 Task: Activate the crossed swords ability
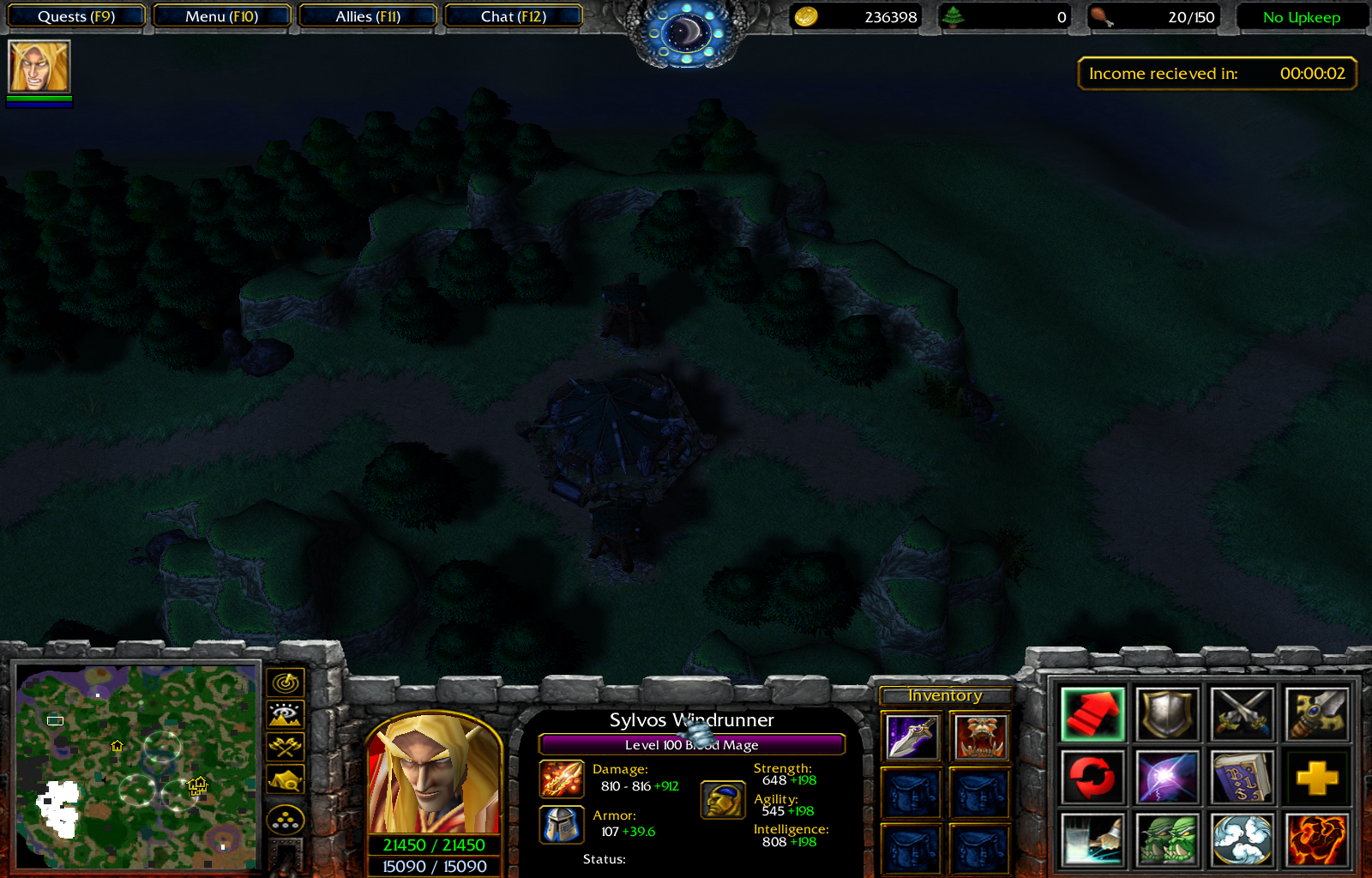(1241, 714)
